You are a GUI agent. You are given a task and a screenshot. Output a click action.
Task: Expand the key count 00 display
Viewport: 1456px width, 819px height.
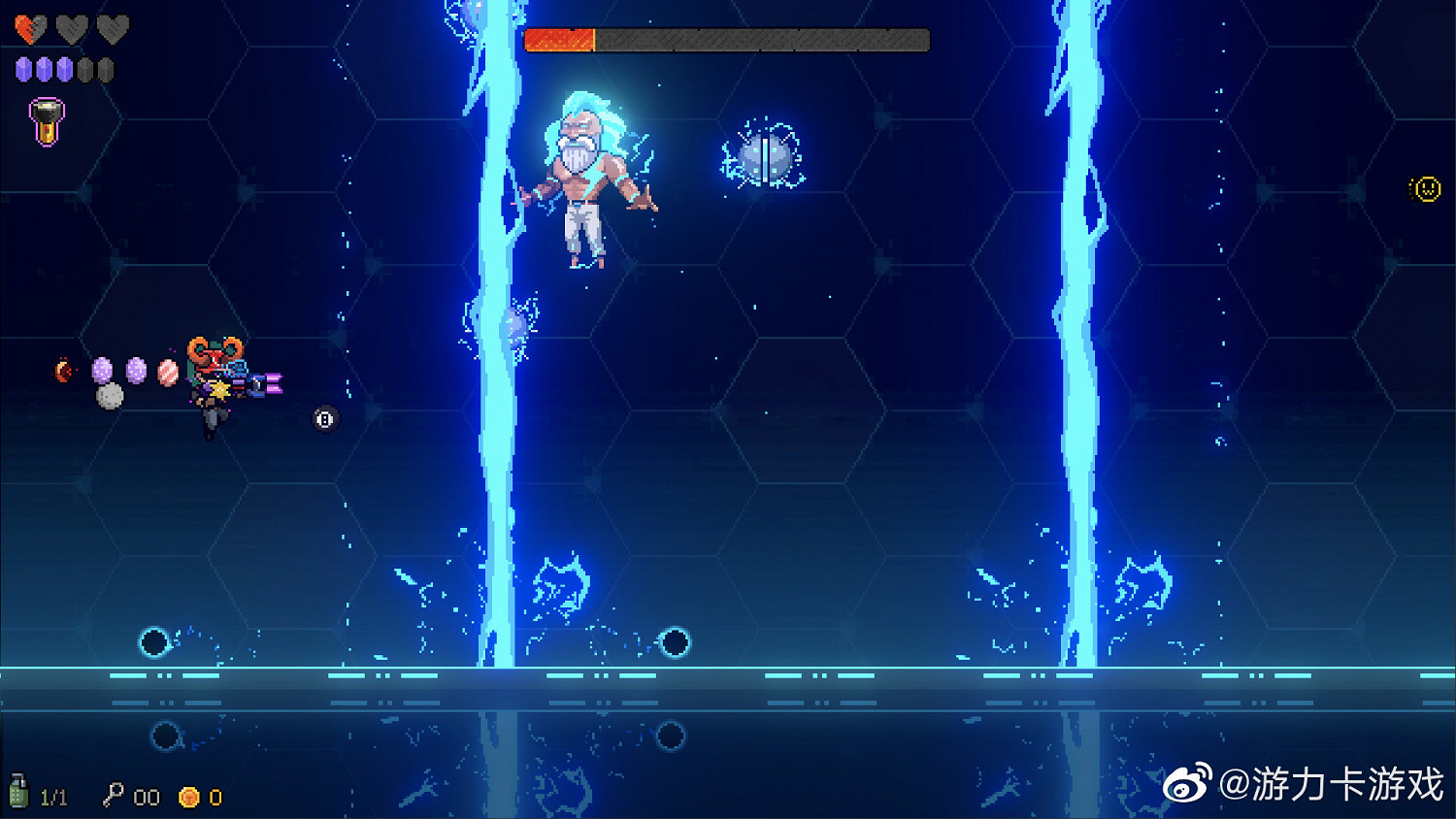point(146,796)
